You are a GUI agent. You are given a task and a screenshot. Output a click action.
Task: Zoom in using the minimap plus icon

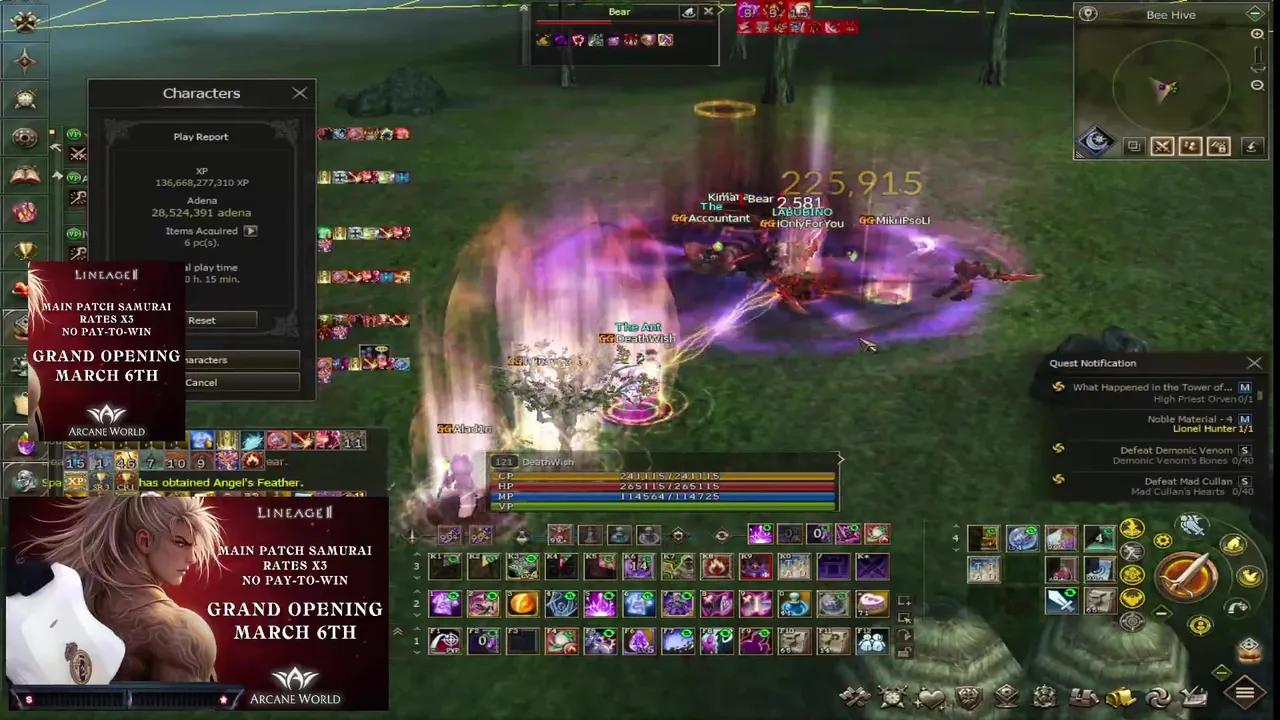(1256, 34)
